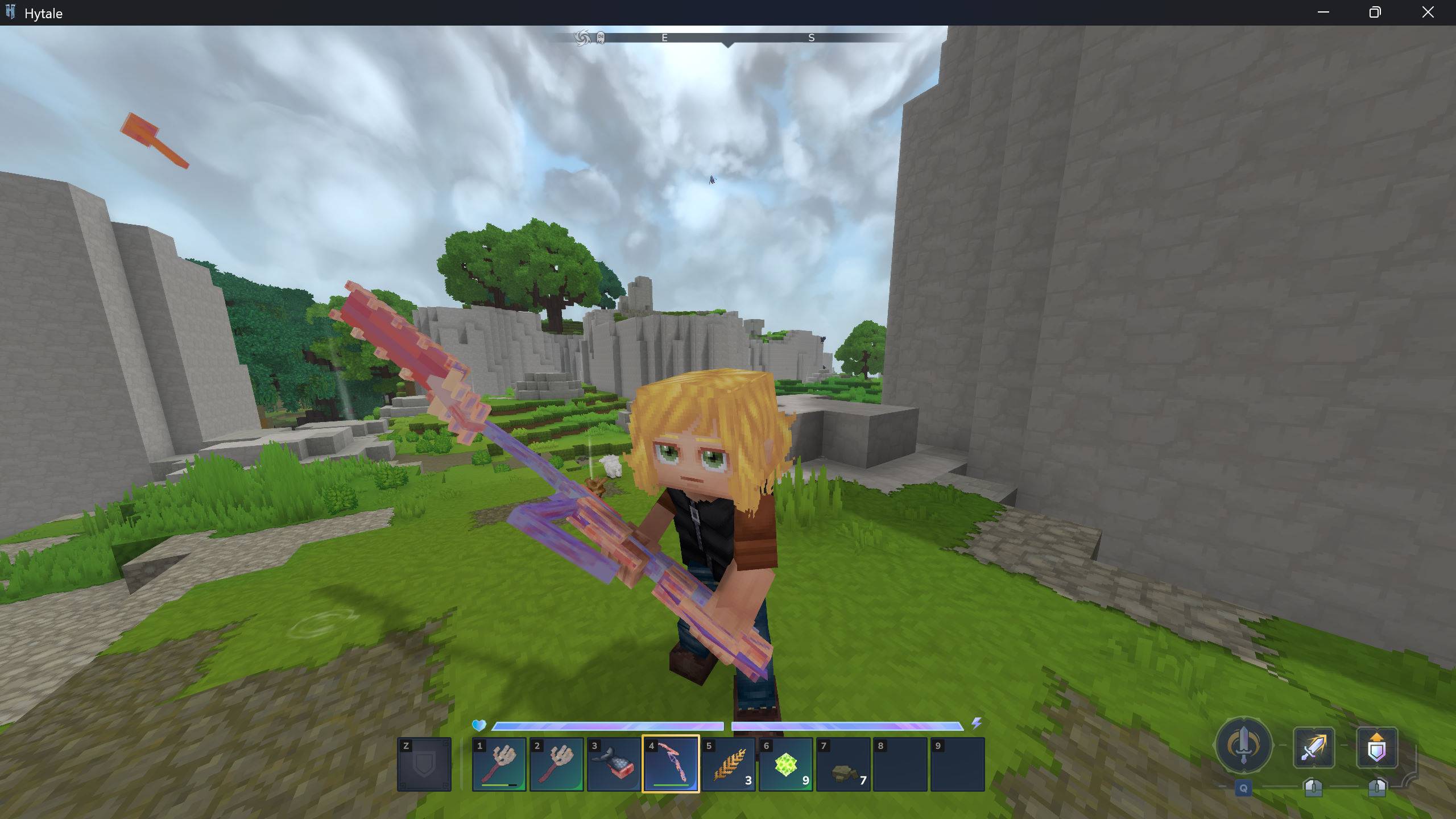1456x819 pixels.
Task: Close the Hytale window
Action: click(1428, 13)
